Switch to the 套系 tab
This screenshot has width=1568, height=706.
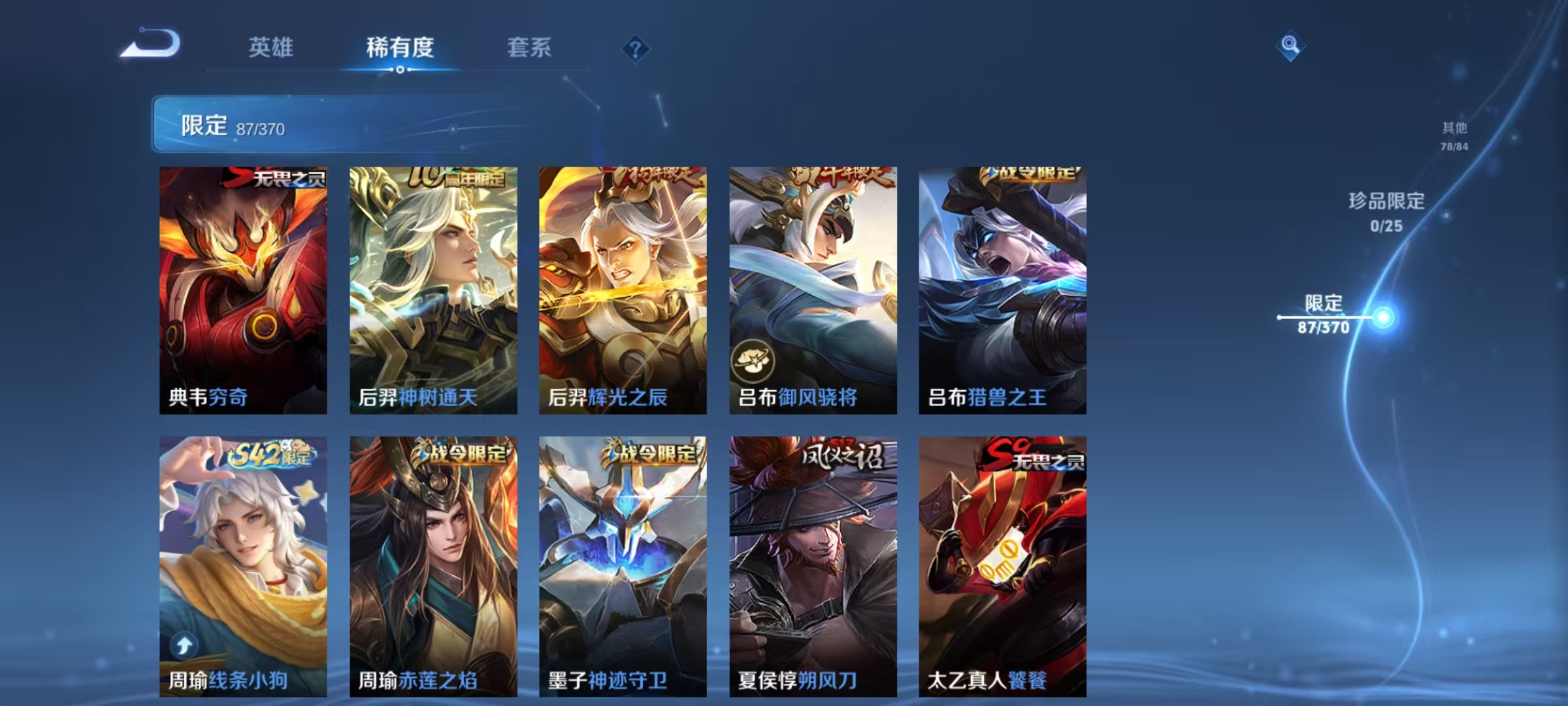[529, 48]
